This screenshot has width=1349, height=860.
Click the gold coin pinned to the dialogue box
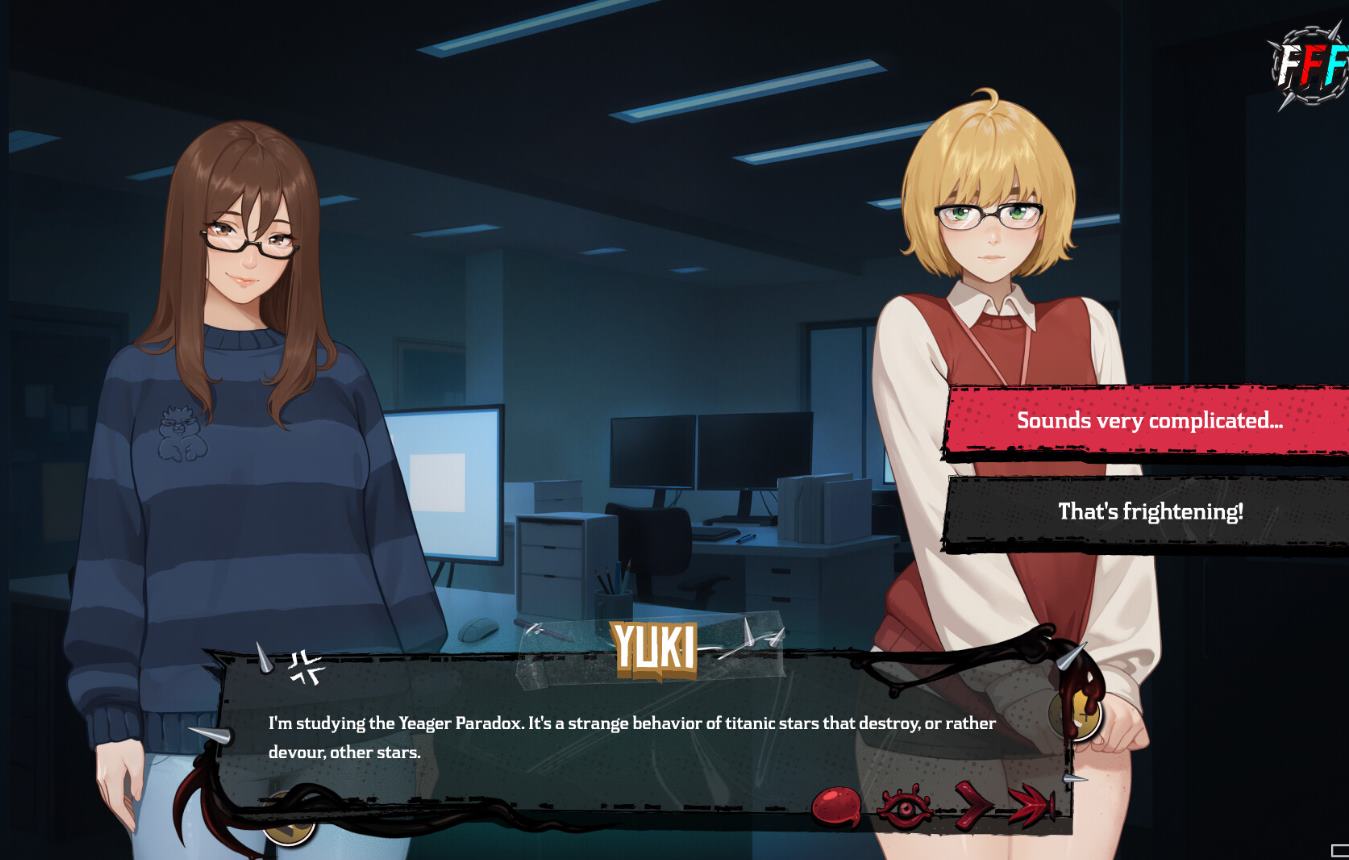click(x=1078, y=715)
